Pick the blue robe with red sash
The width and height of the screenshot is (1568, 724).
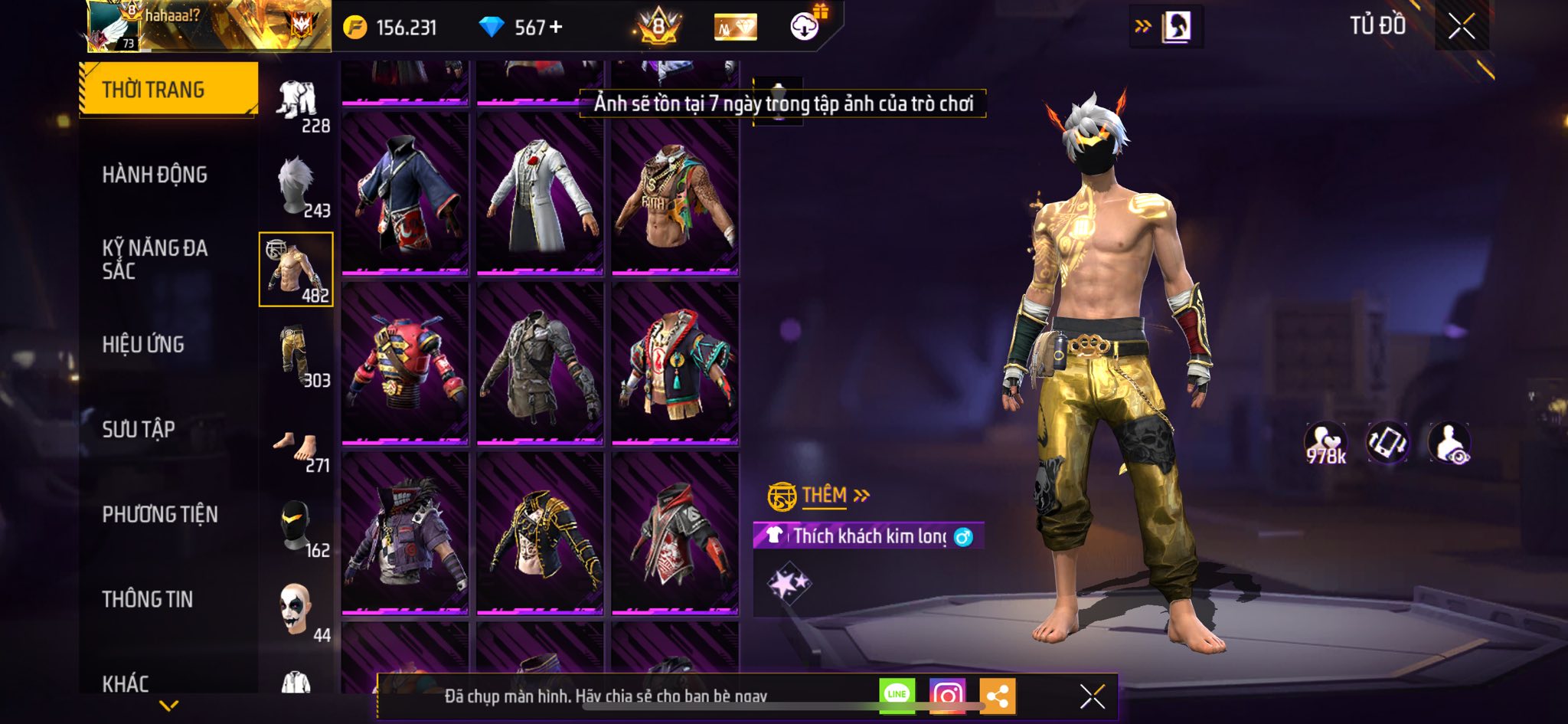click(405, 194)
